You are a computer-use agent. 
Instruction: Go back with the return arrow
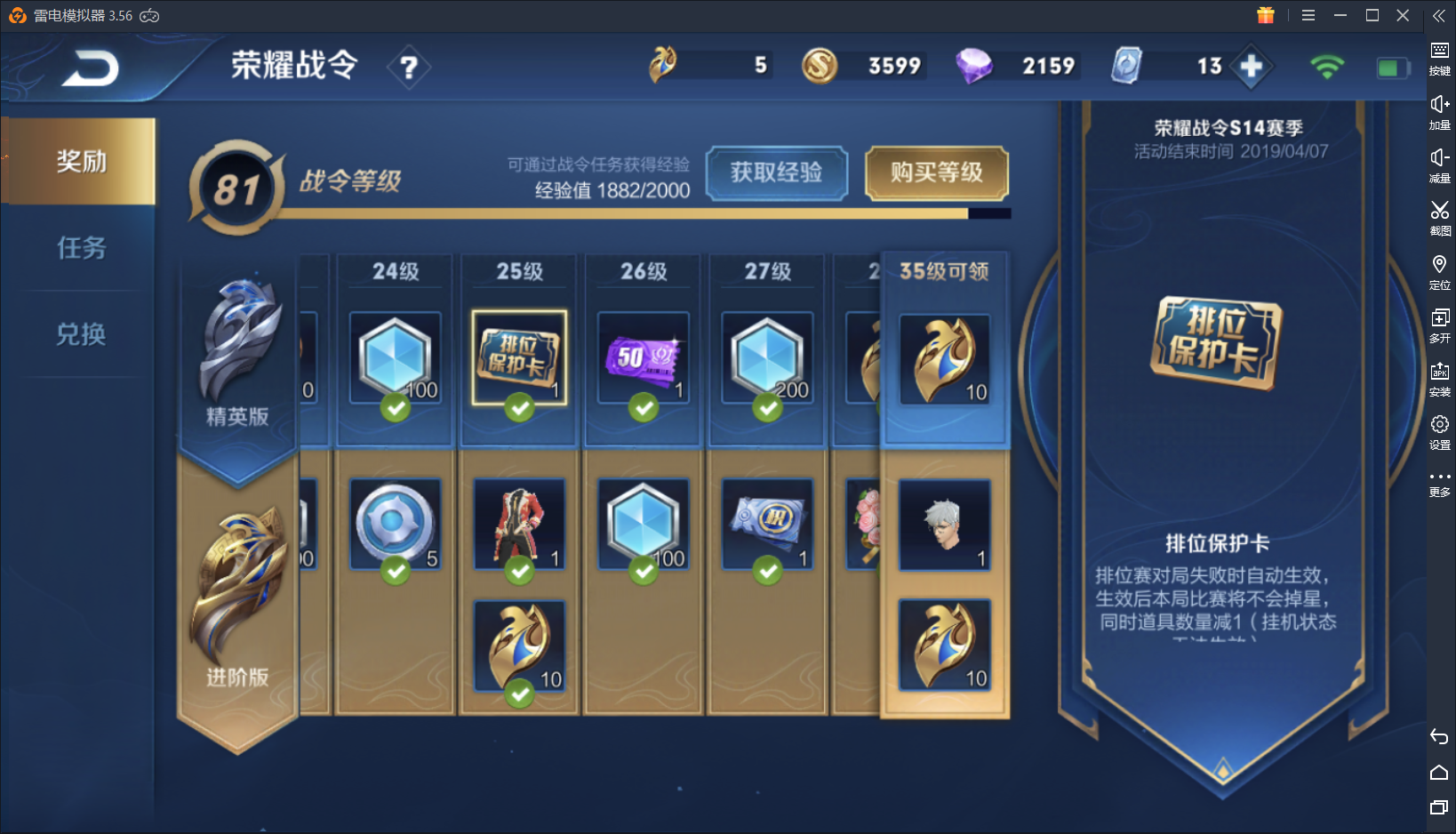(x=90, y=68)
